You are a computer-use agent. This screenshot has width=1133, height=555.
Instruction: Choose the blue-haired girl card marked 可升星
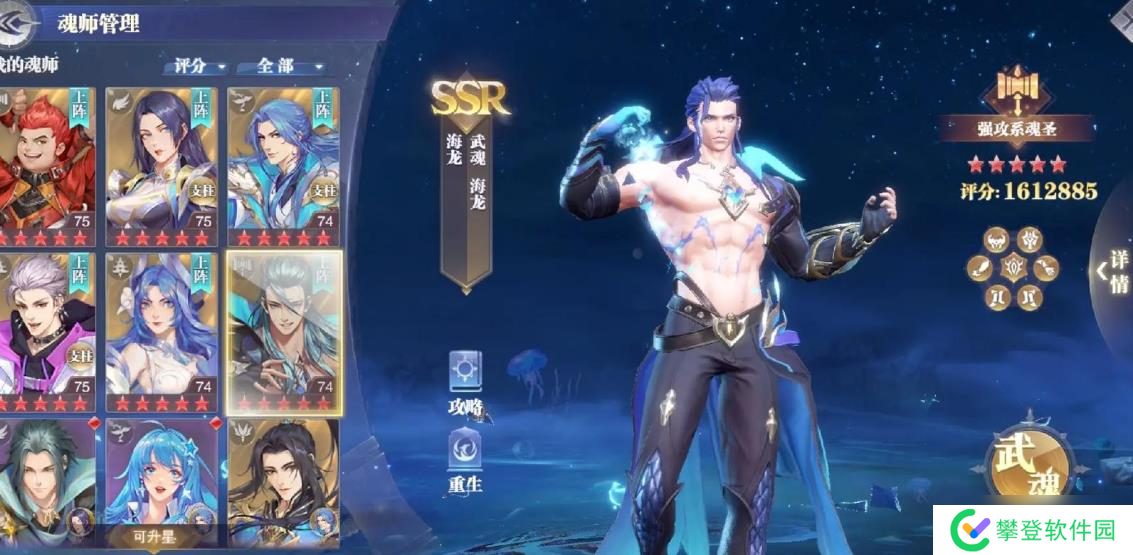163,482
